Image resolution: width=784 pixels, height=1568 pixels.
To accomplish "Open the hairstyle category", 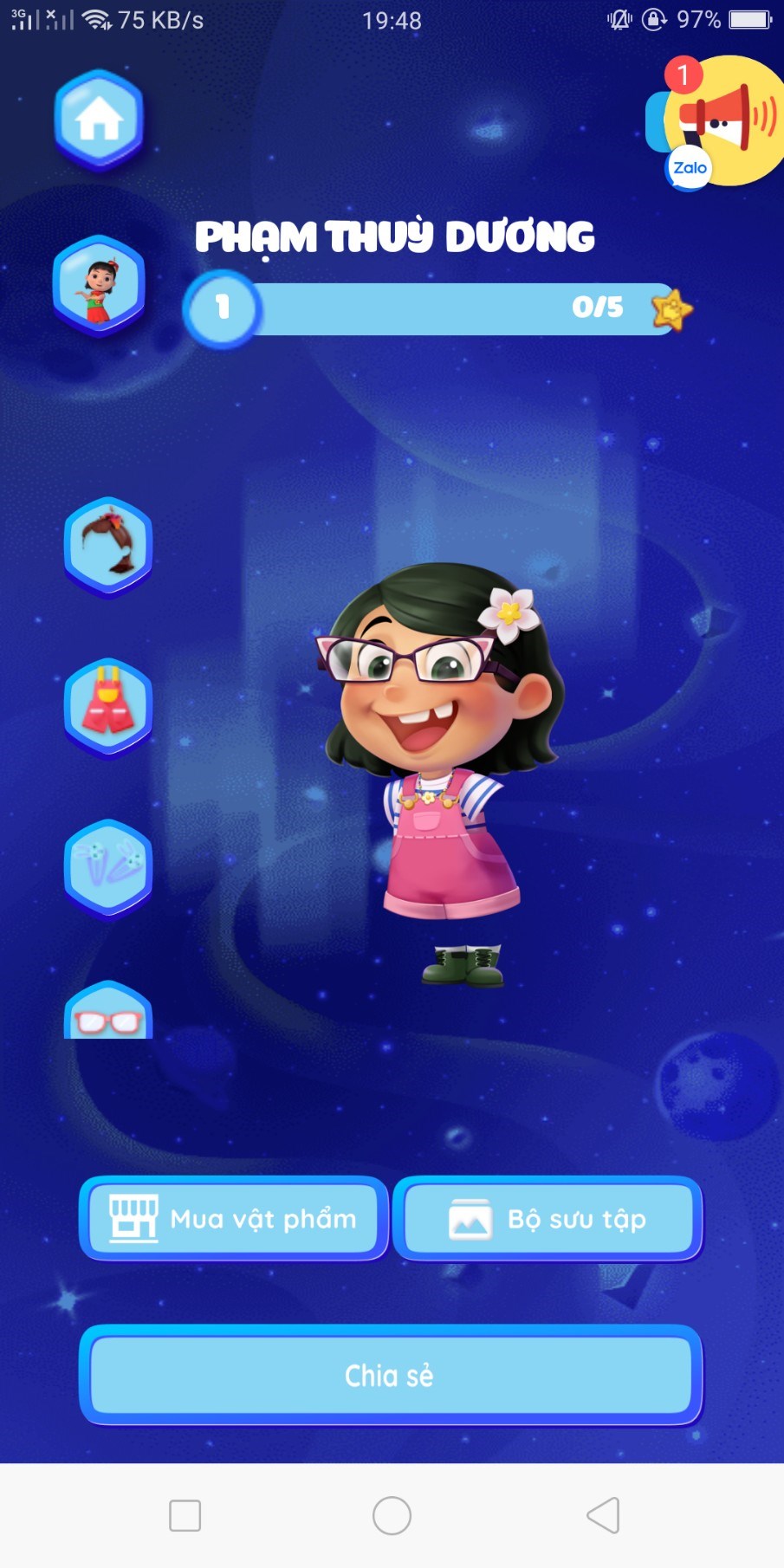I will coord(108,546).
